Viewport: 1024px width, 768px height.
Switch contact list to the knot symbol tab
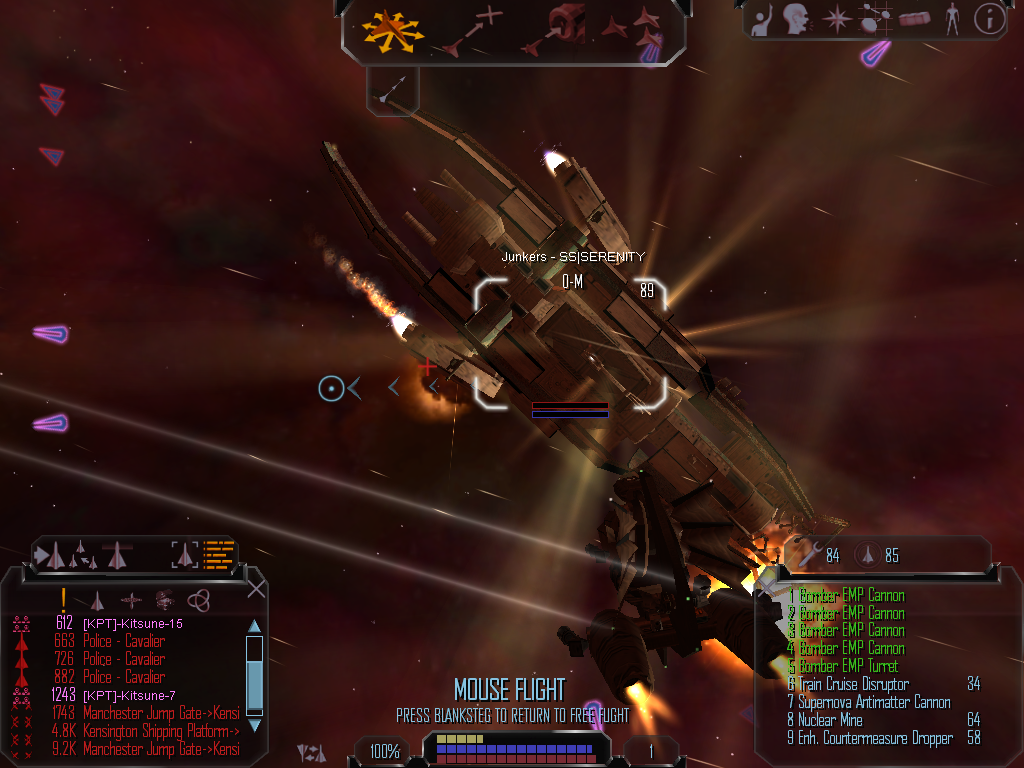[x=199, y=599]
